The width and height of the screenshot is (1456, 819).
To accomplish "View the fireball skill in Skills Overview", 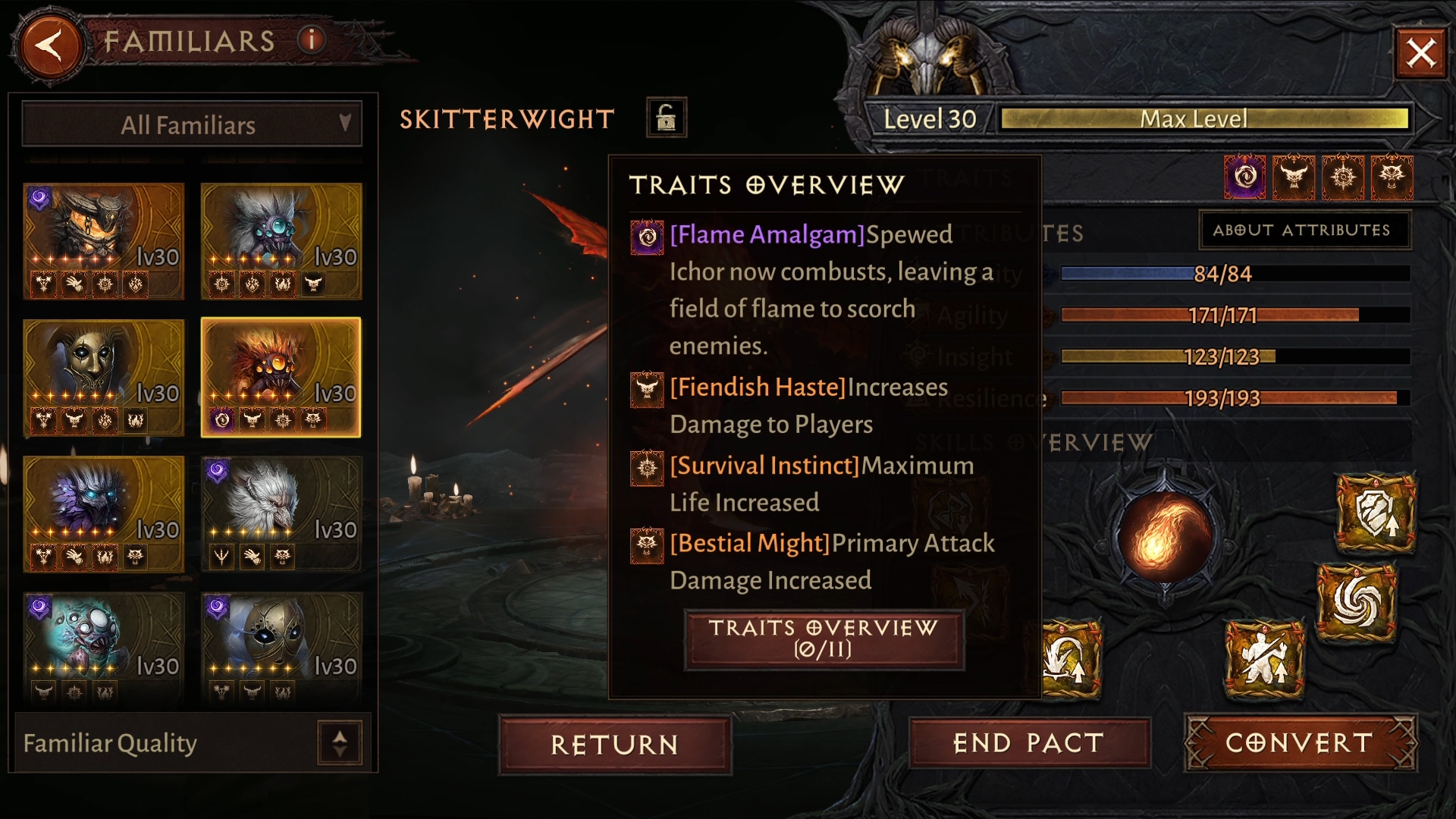I will coord(1166,536).
